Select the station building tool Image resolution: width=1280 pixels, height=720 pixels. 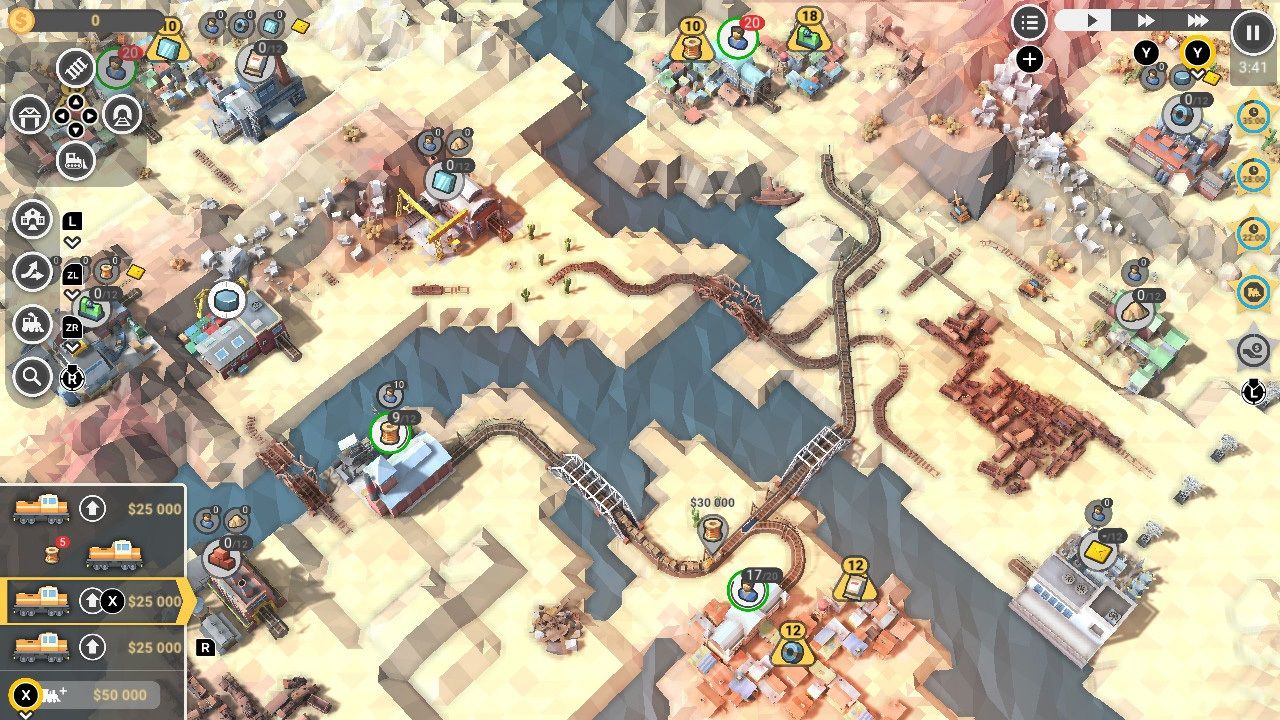pyautogui.click(x=31, y=115)
